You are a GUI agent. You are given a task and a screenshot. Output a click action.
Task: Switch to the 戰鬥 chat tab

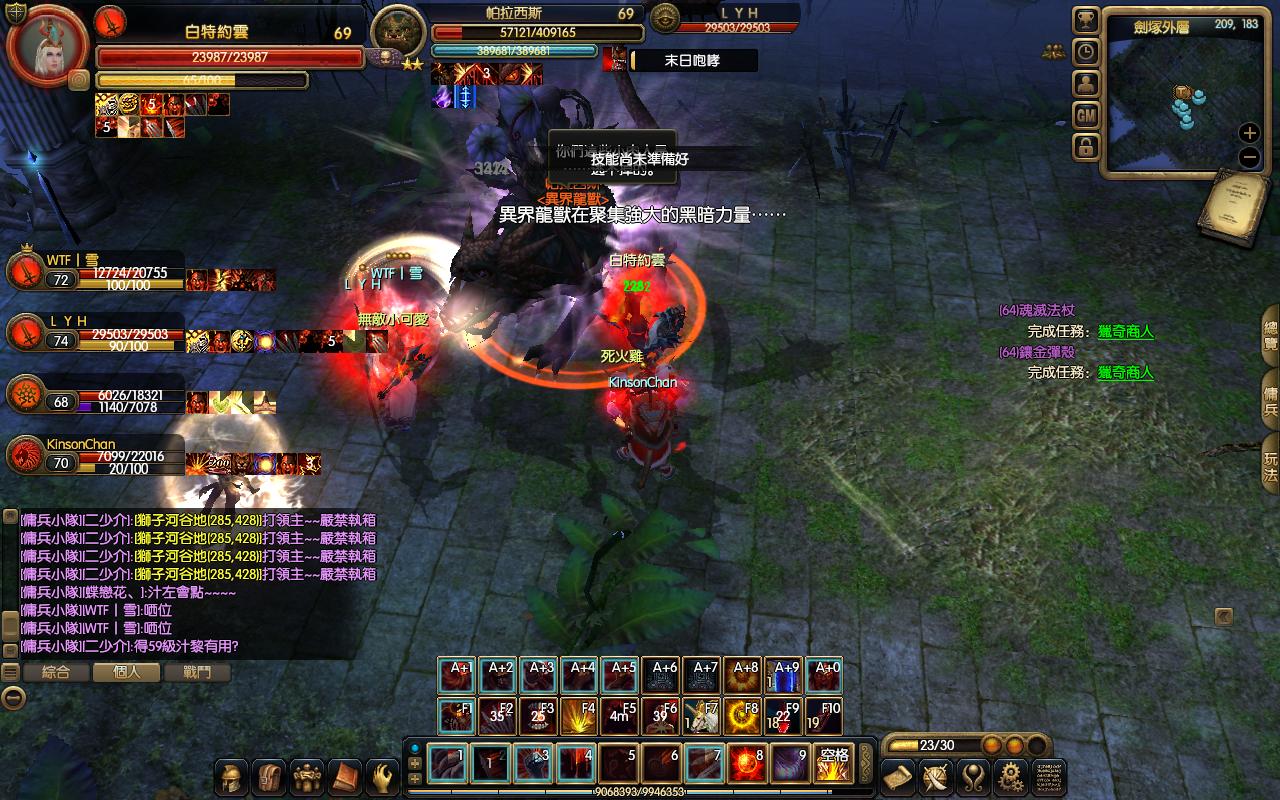(x=198, y=672)
